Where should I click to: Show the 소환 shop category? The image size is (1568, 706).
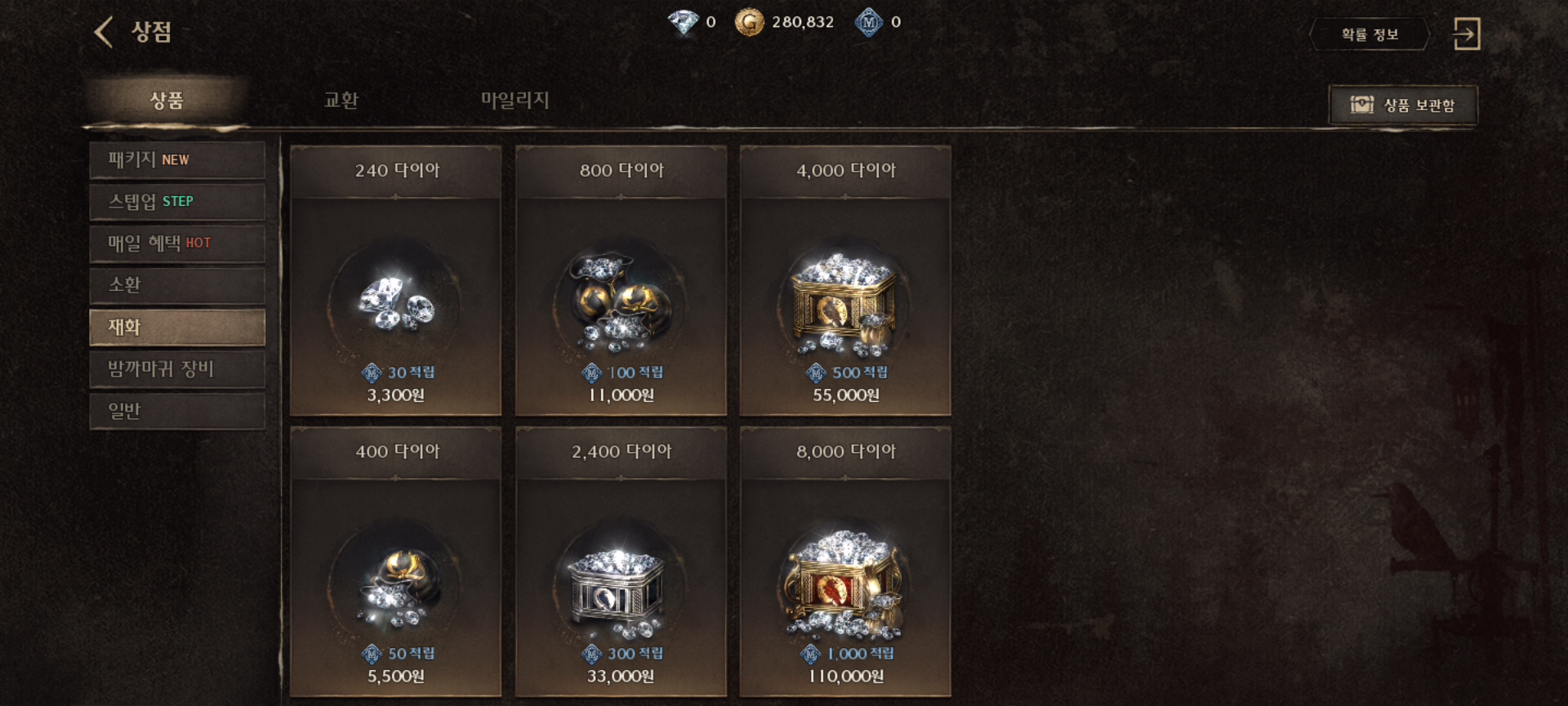click(x=177, y=285)
